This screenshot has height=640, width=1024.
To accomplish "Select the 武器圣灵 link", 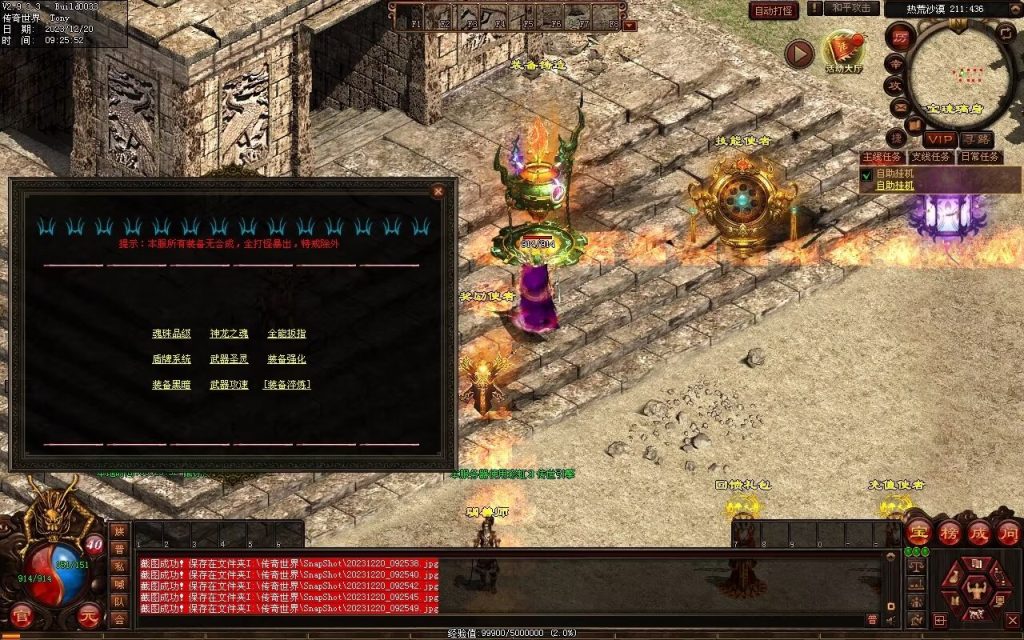I will point(229,359).
